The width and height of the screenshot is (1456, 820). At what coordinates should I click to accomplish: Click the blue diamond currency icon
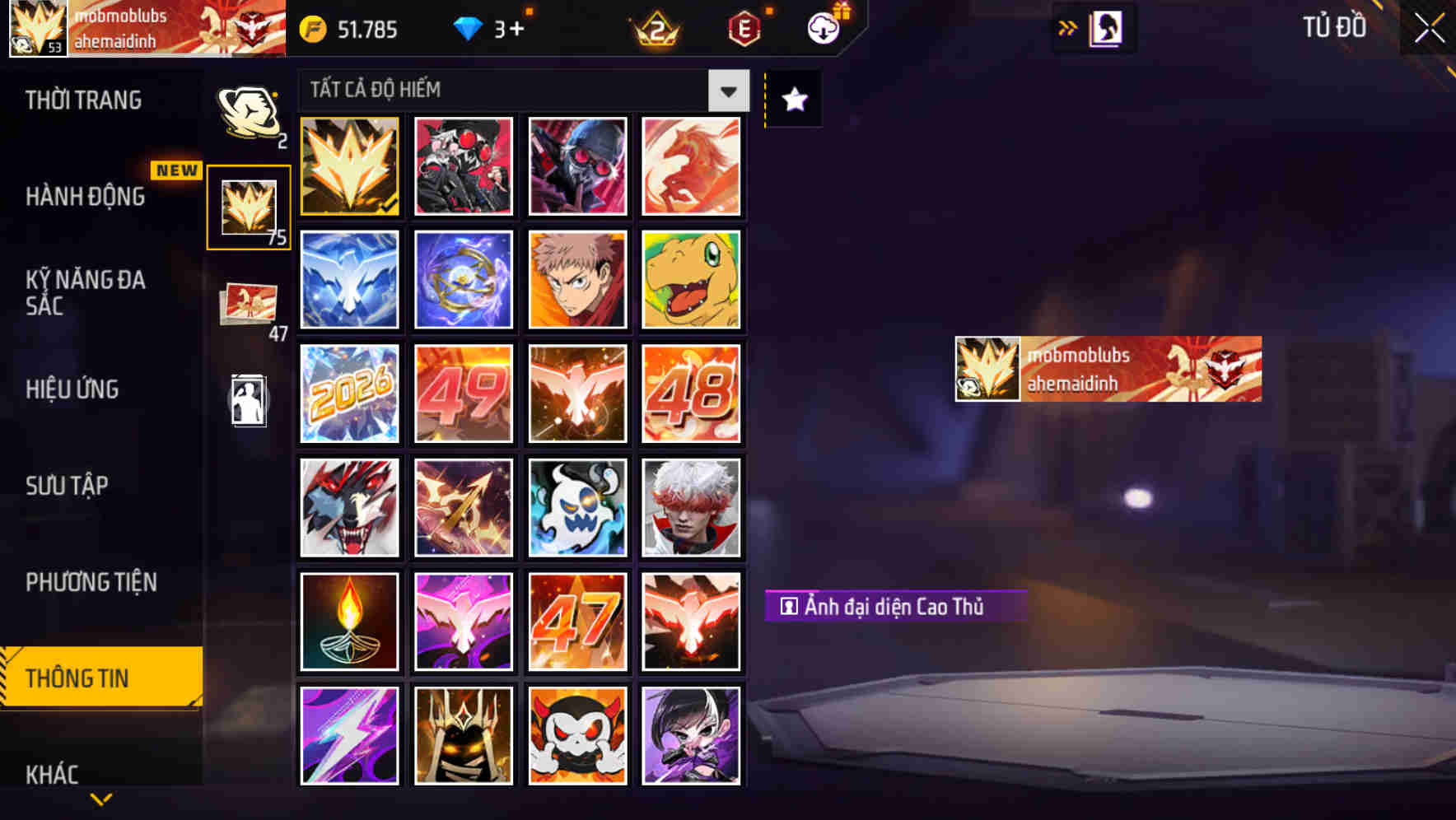[468, 27]
